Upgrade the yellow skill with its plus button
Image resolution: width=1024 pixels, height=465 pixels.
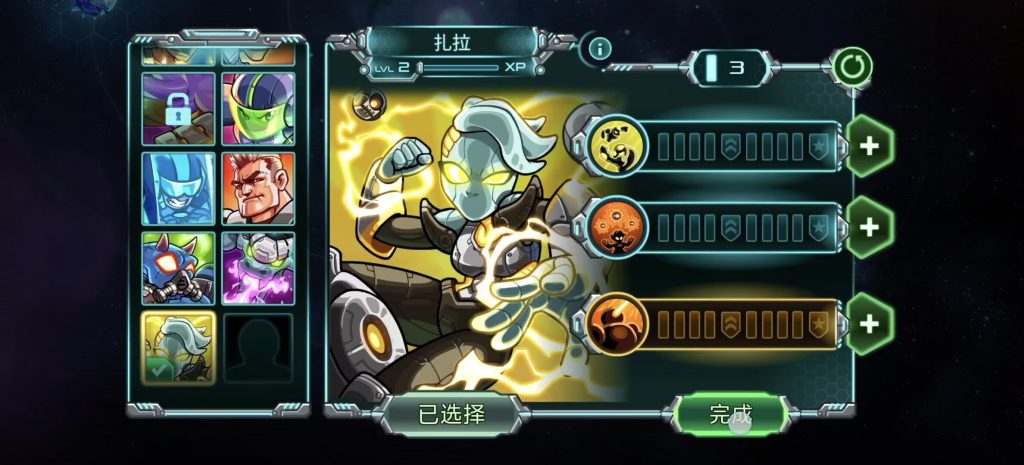[x=869, y=146]
